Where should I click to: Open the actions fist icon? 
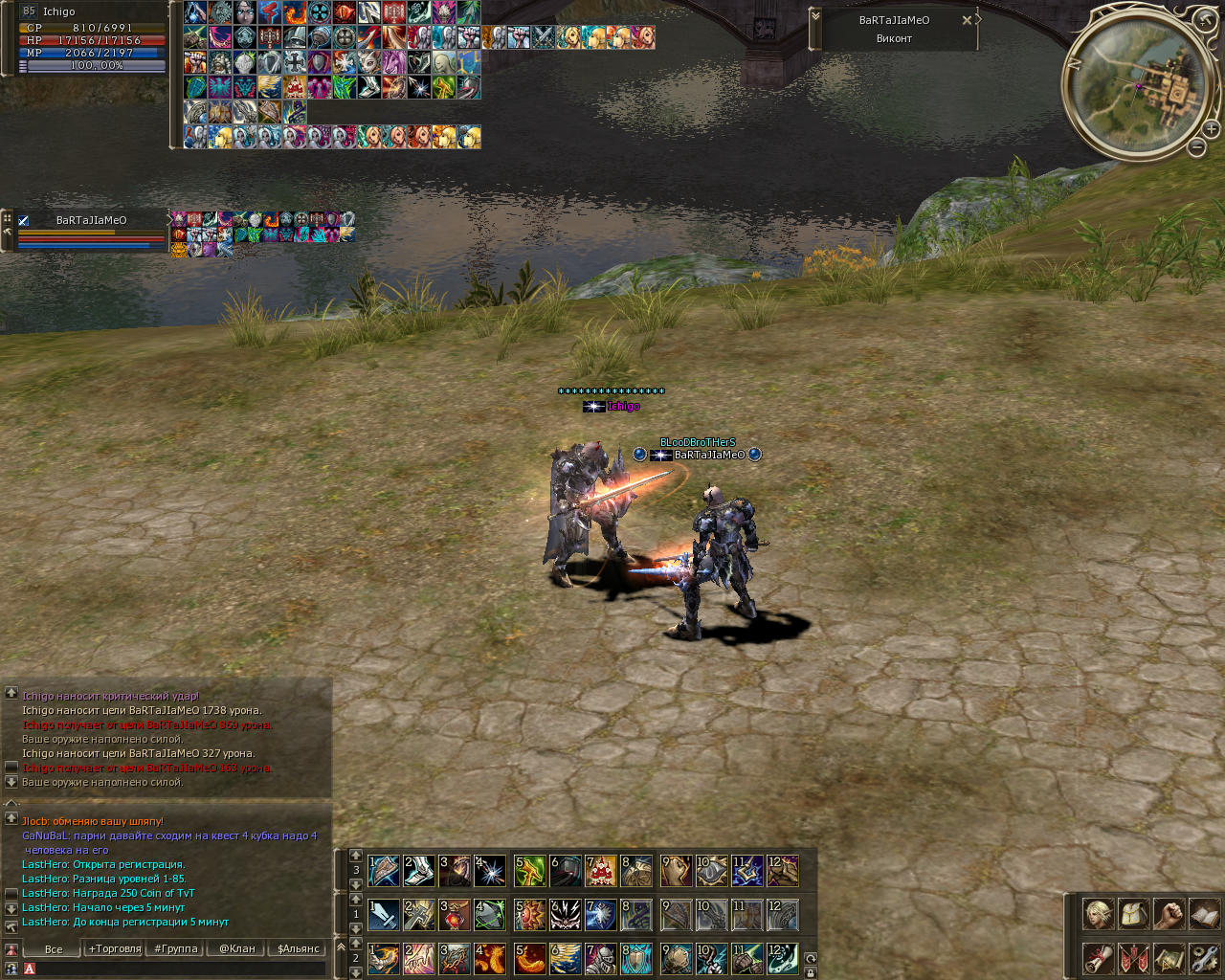(1169, 914)
